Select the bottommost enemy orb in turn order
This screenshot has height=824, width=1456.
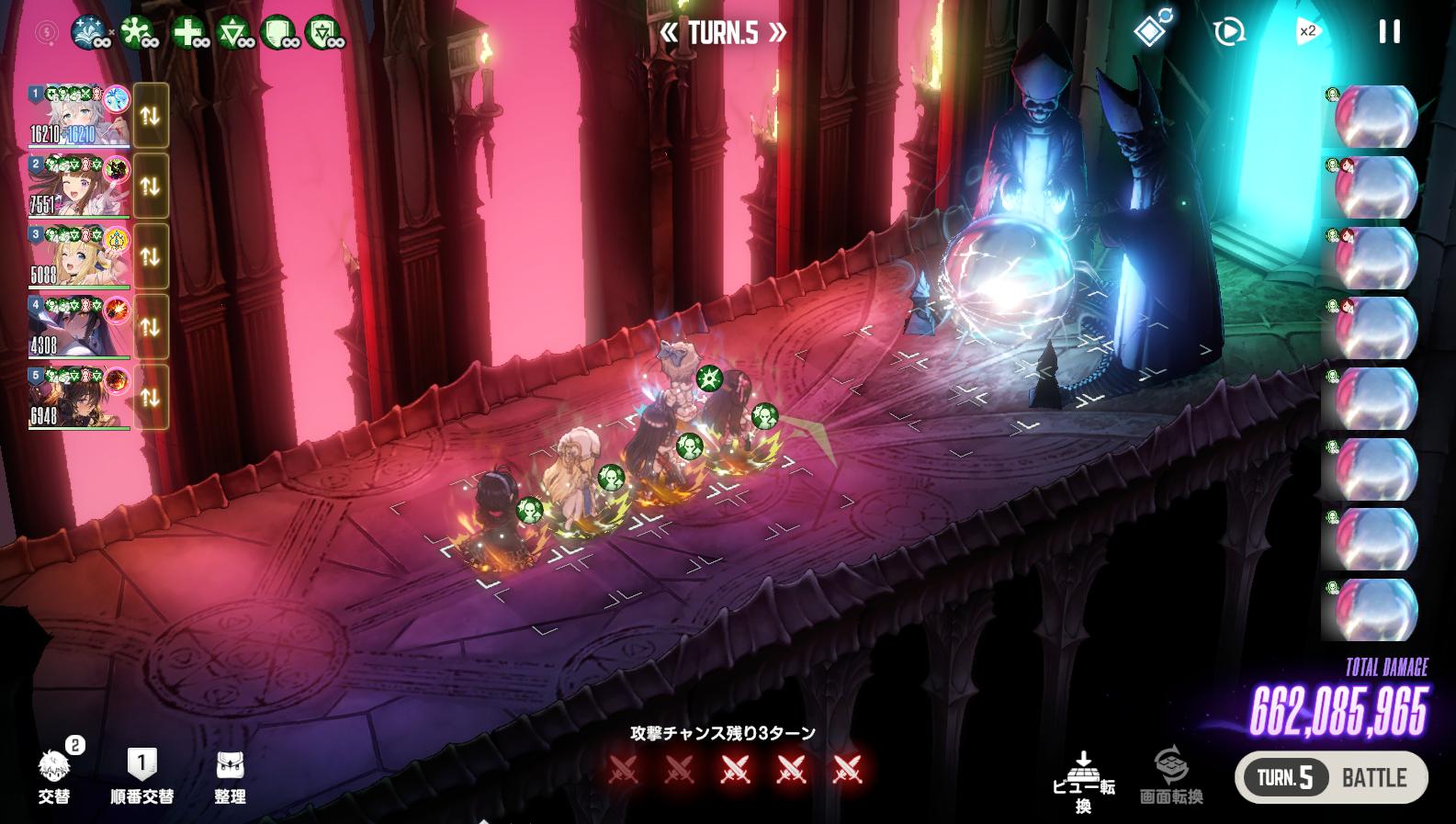click(1374, 609)
